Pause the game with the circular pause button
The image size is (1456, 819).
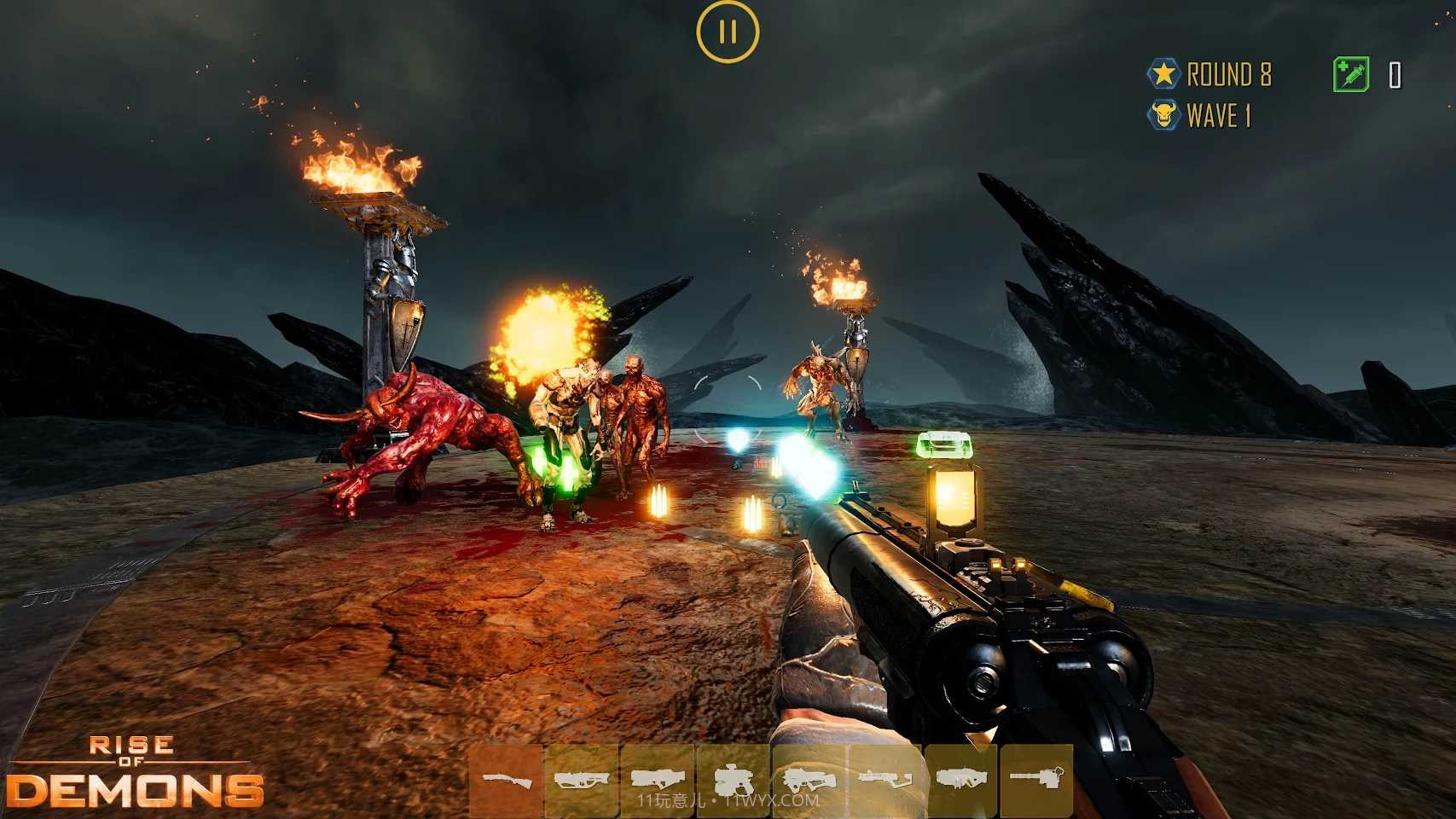[x=727, y=32]
